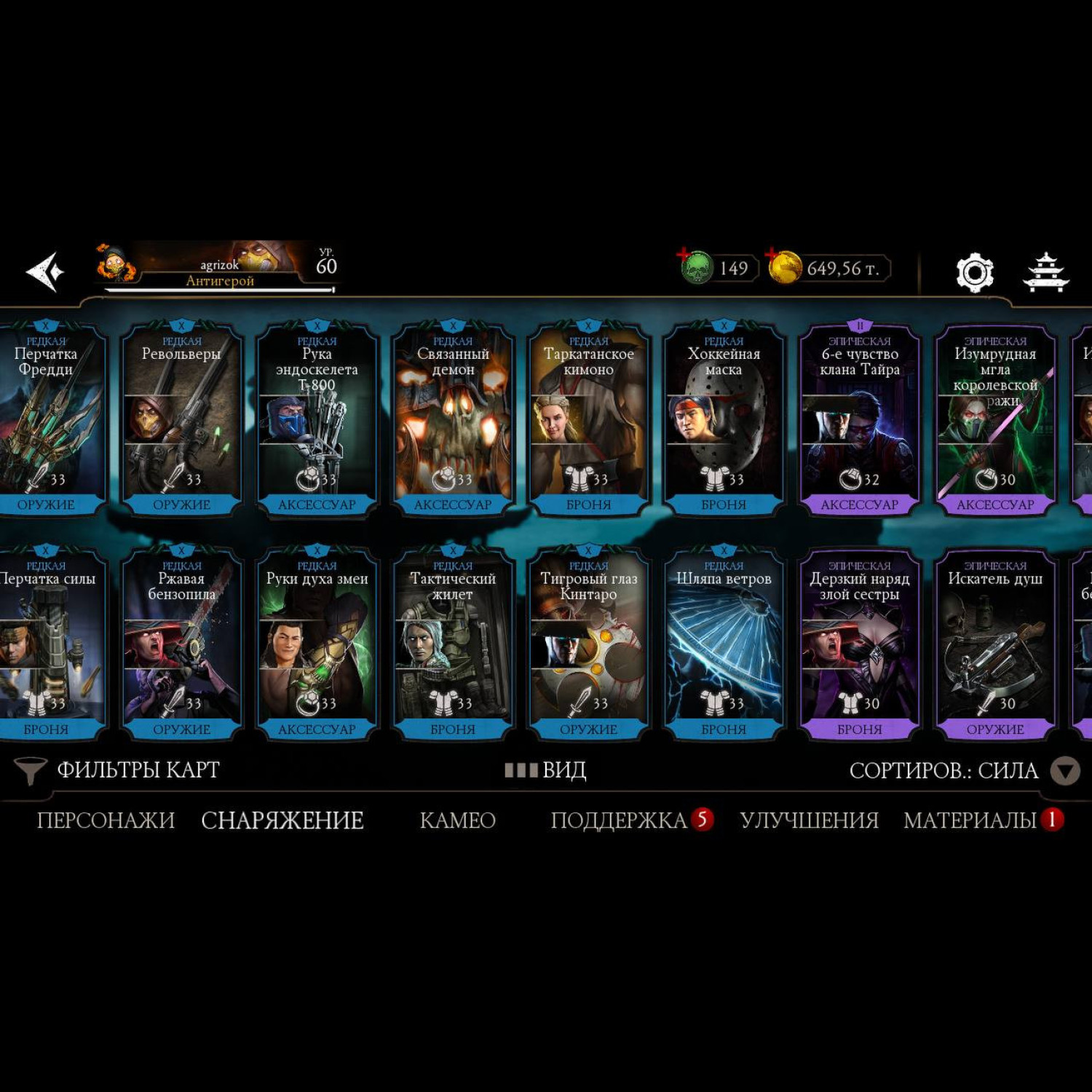Screen dimensions: 1092x1092
Task: Change the card Вид layout
Action: 546,770
